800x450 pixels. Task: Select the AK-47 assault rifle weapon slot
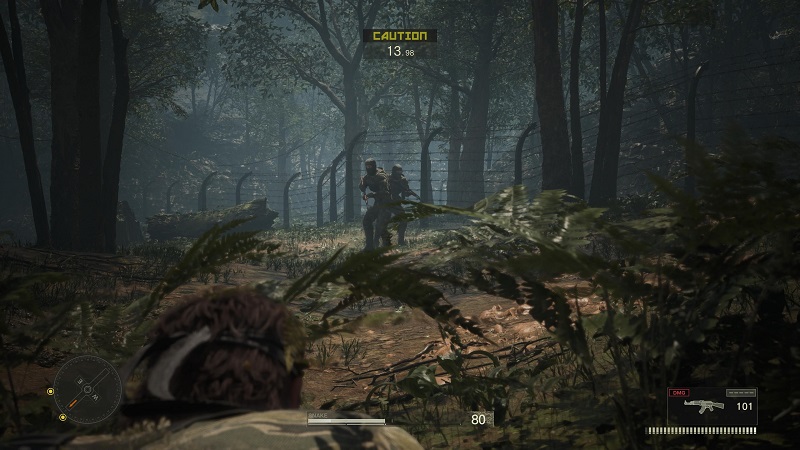coord(703,406)
